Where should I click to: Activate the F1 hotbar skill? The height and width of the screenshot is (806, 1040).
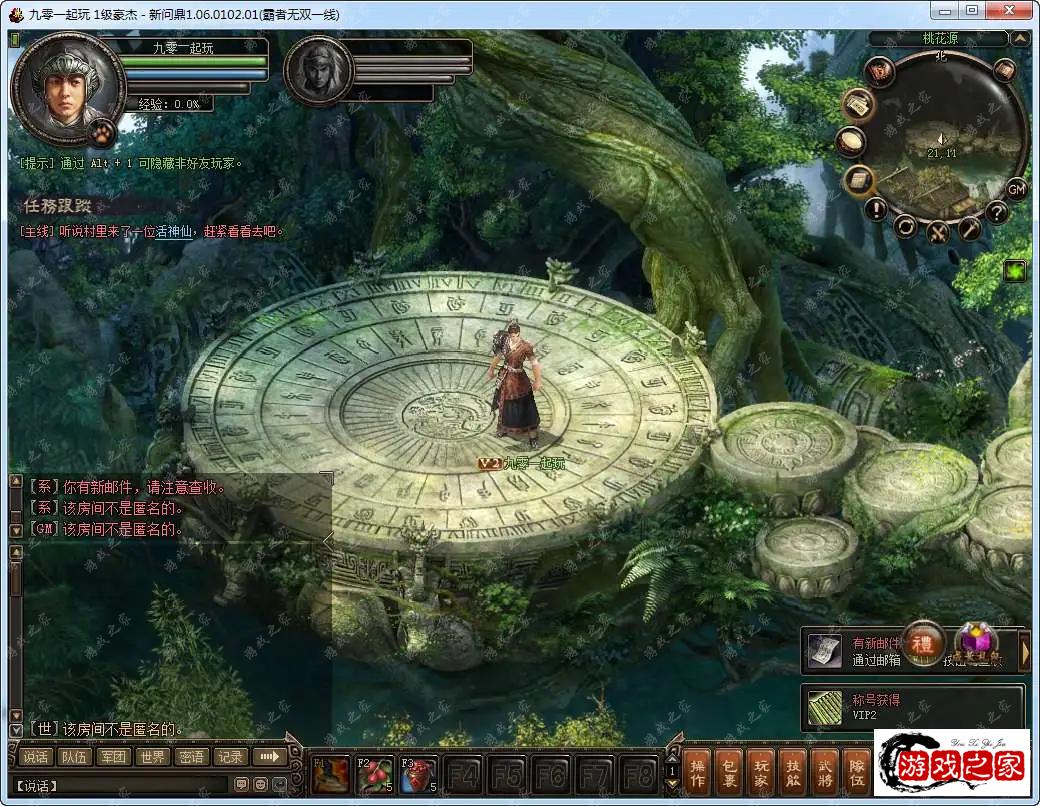click(x=331, y=774)
